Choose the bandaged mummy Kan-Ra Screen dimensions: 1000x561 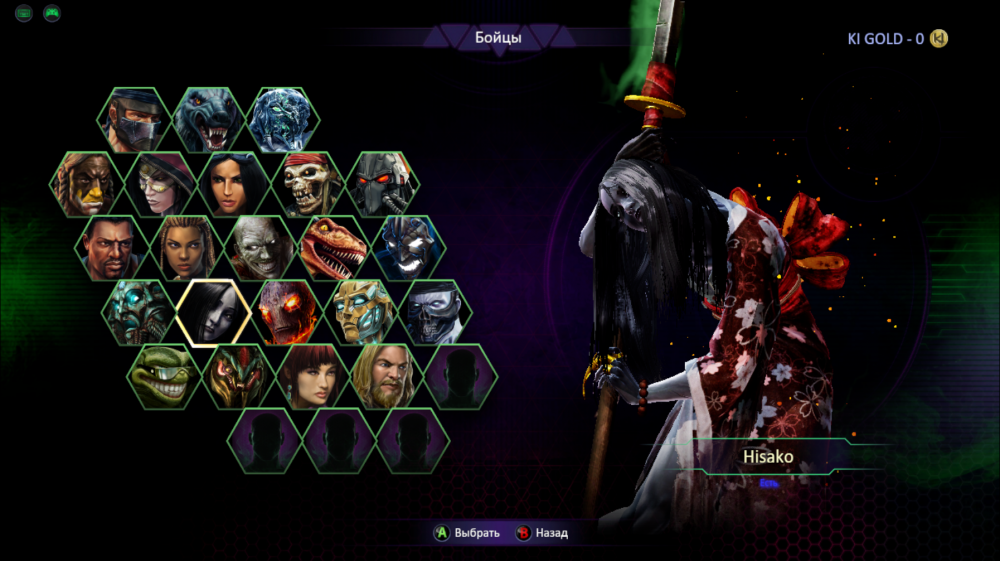[x=260, y=248]
